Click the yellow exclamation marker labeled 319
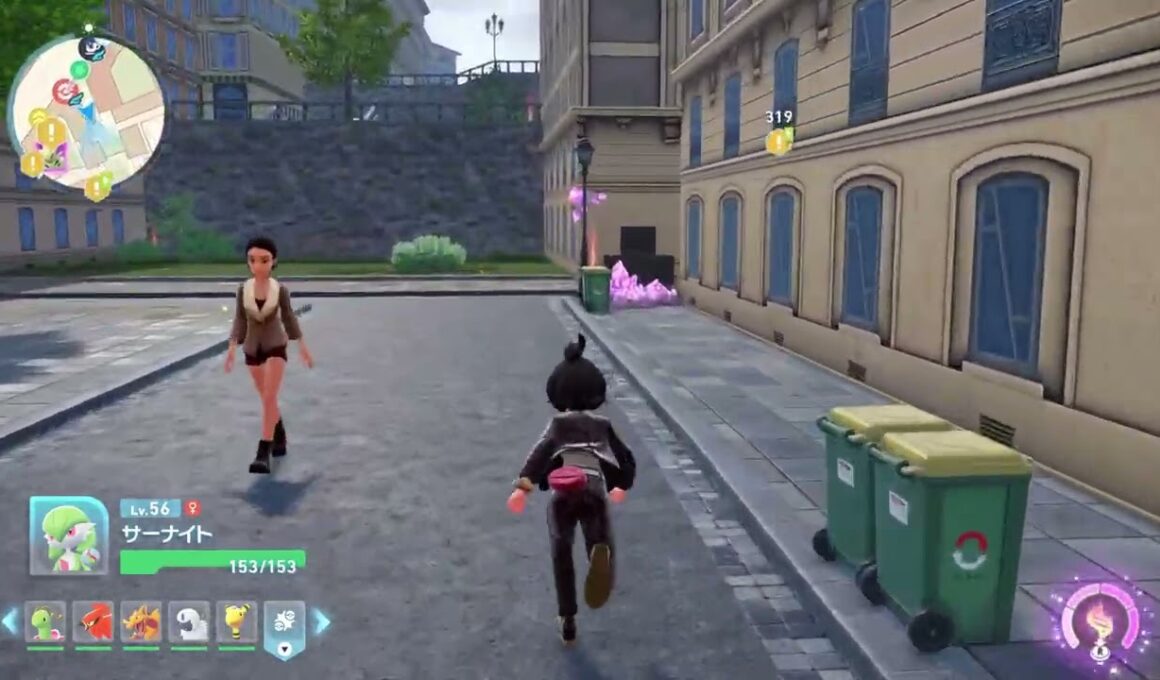 tap(778, 141)
